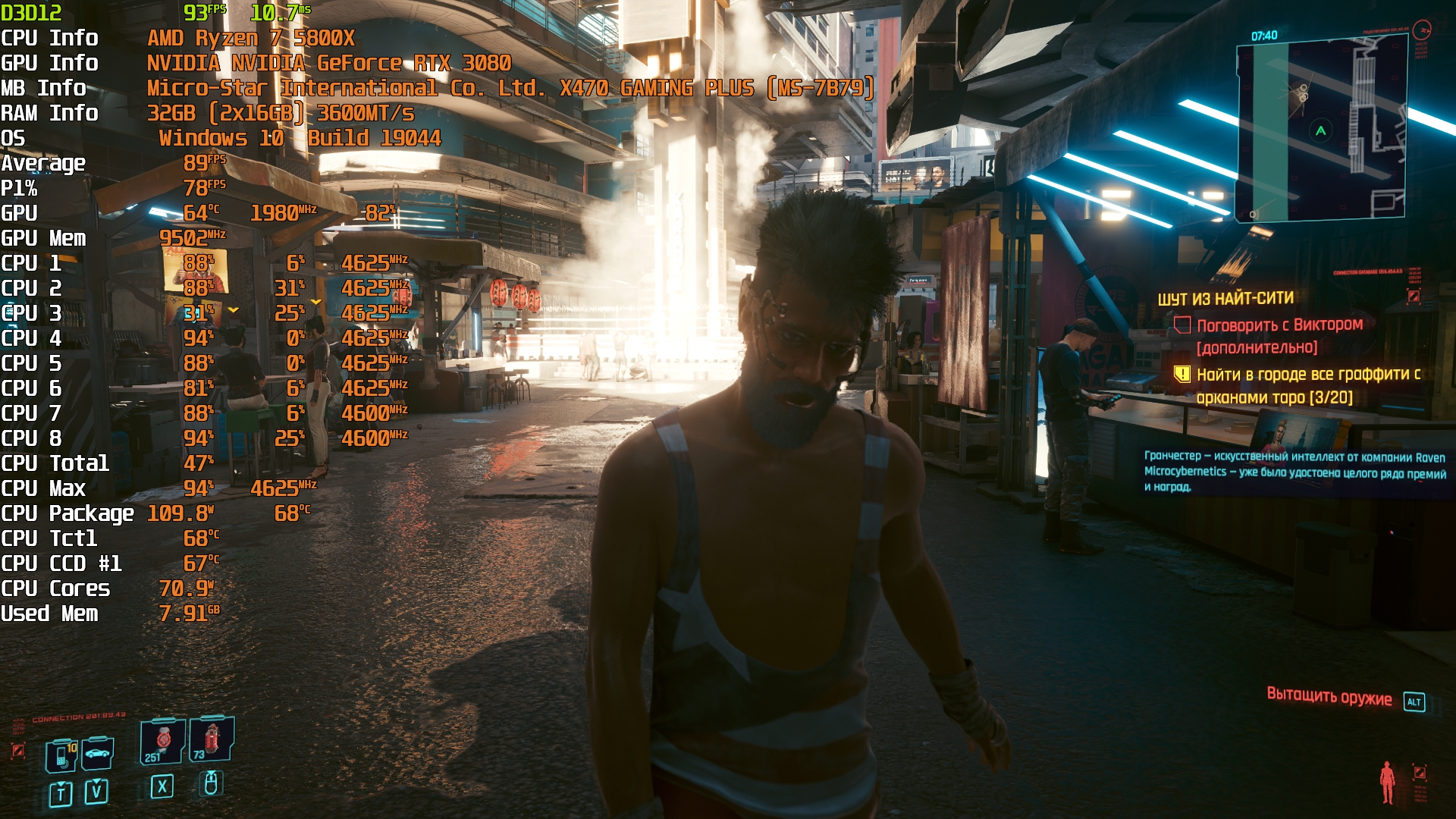
Task: Use the healing inhaler slot showing 251
Action: tap(162, 740)
